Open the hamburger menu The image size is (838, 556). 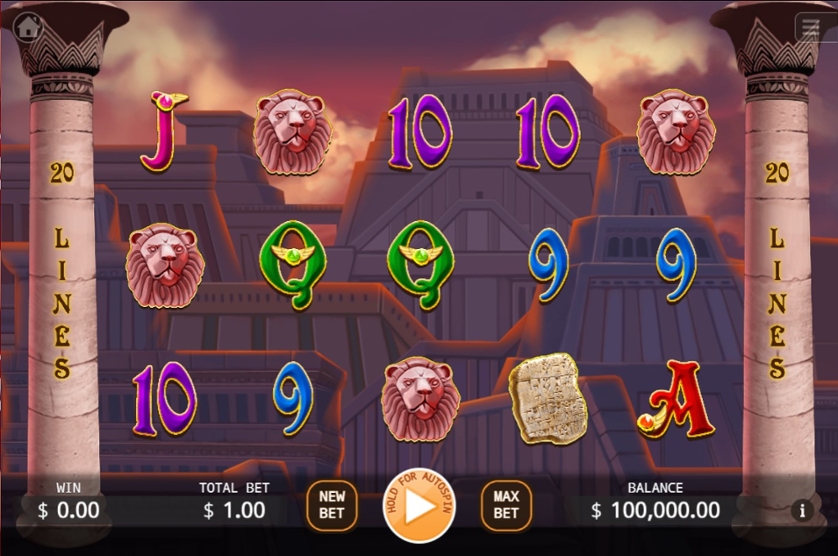(808, 28)
